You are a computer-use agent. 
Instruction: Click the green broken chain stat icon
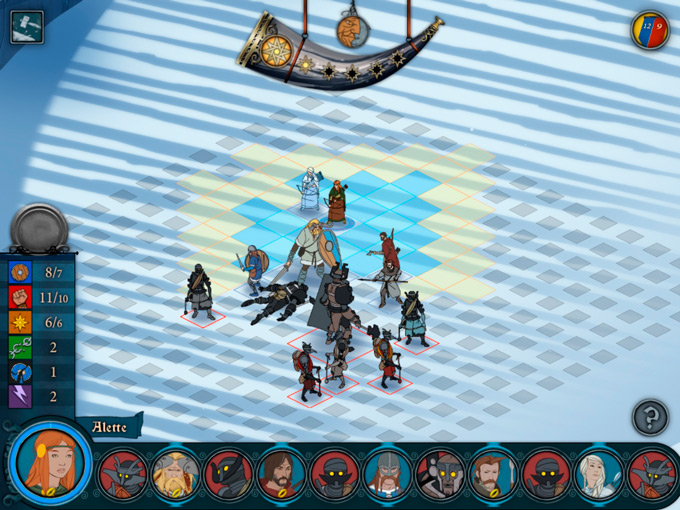pyautogui.click(x=20, y=347)
